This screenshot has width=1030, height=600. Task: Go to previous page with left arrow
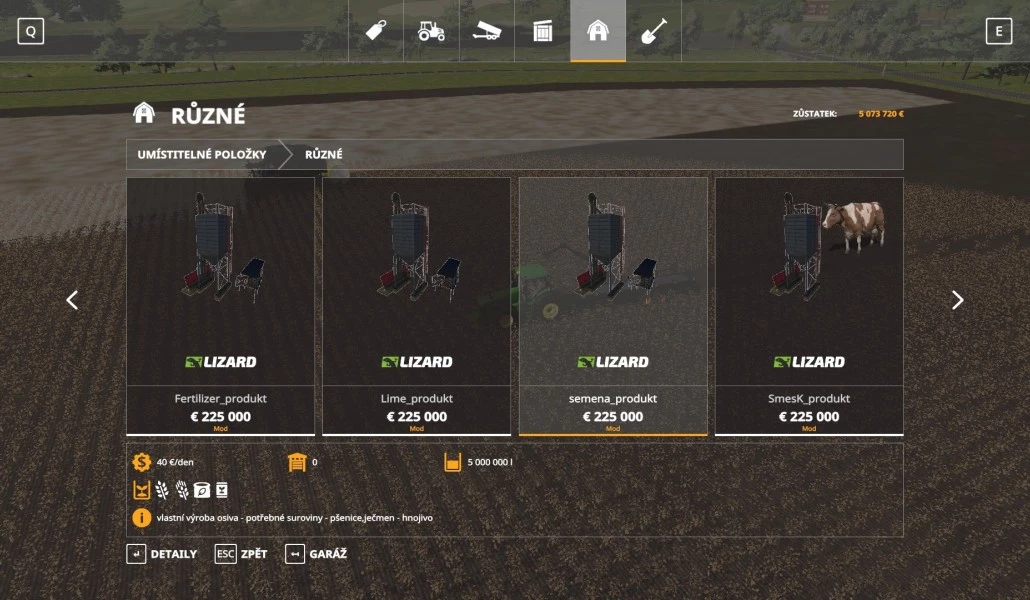tap(72, 300)
